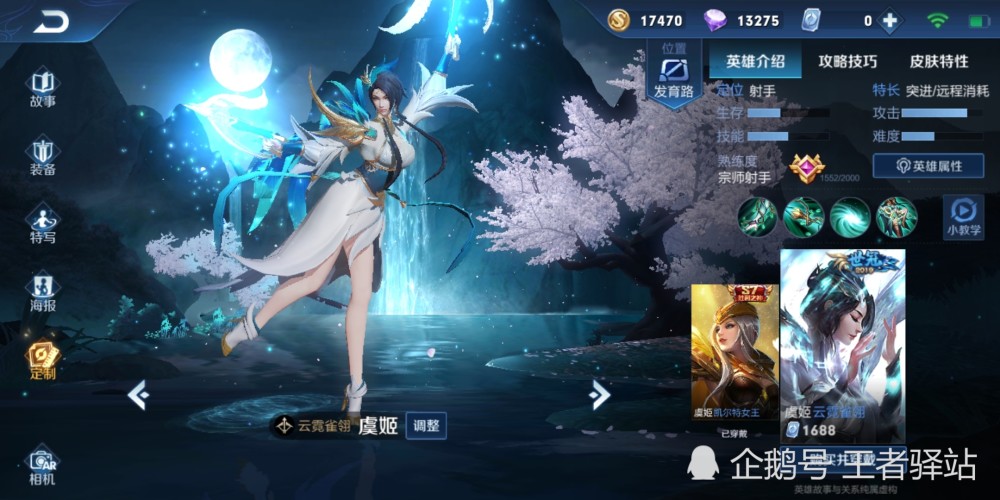The height and width of the screenshot is (500, 1000).
Task: Show the next hero with right arrow
Action: [x=600, y=395]
